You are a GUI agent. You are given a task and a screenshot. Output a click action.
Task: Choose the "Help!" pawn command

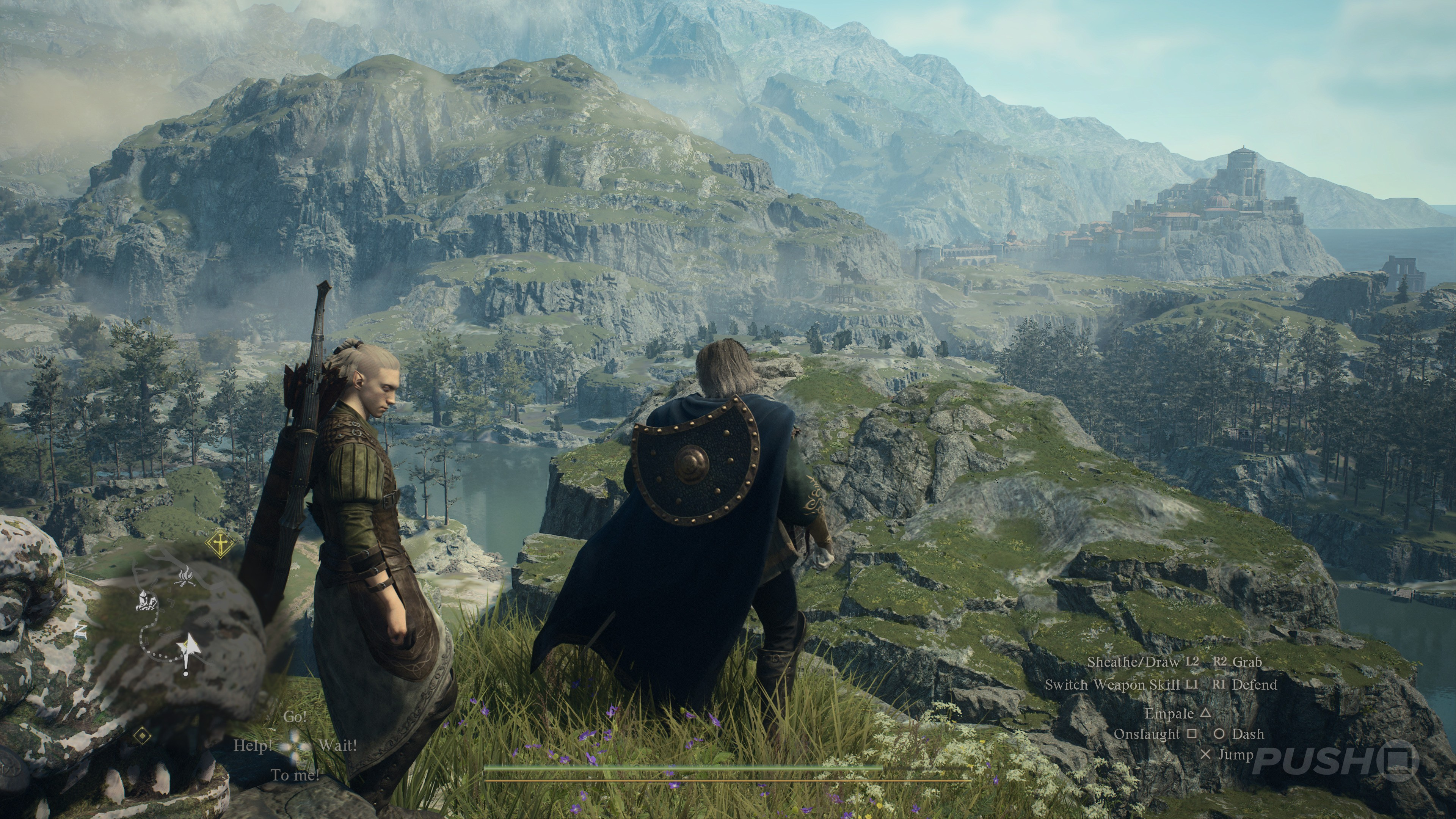253,745
